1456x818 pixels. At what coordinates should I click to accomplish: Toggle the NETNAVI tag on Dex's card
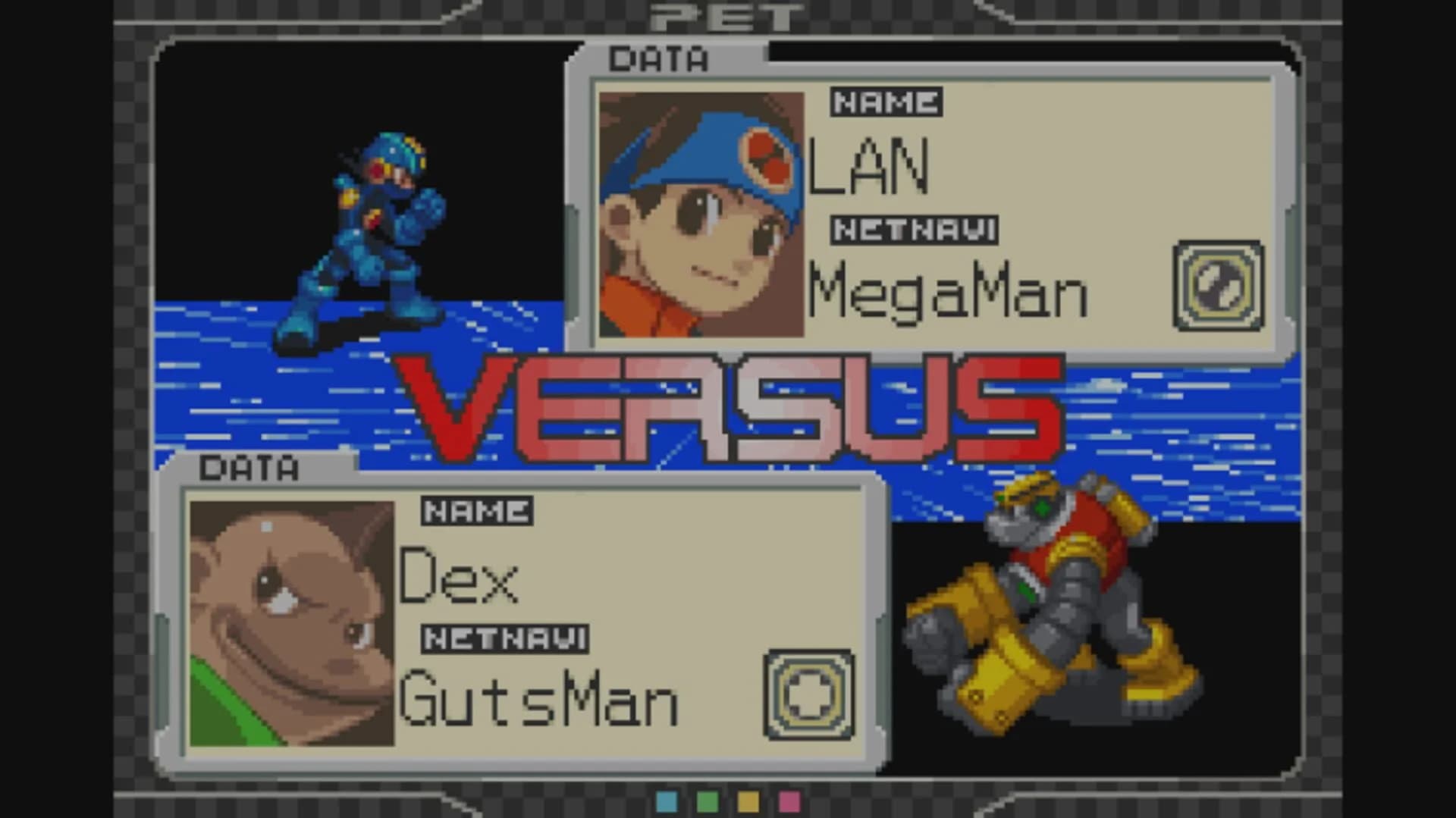[505, 638]
